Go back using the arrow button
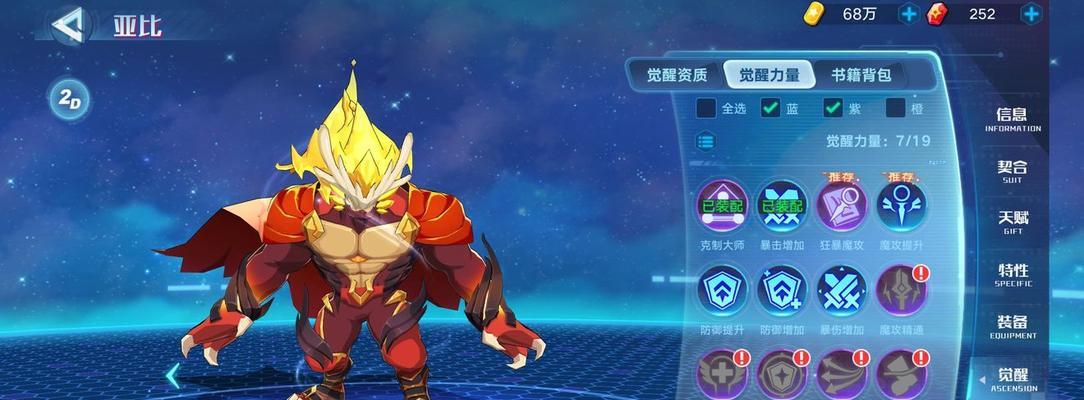The height and width of the screenshot is (400, 1084). coord(70,26)
